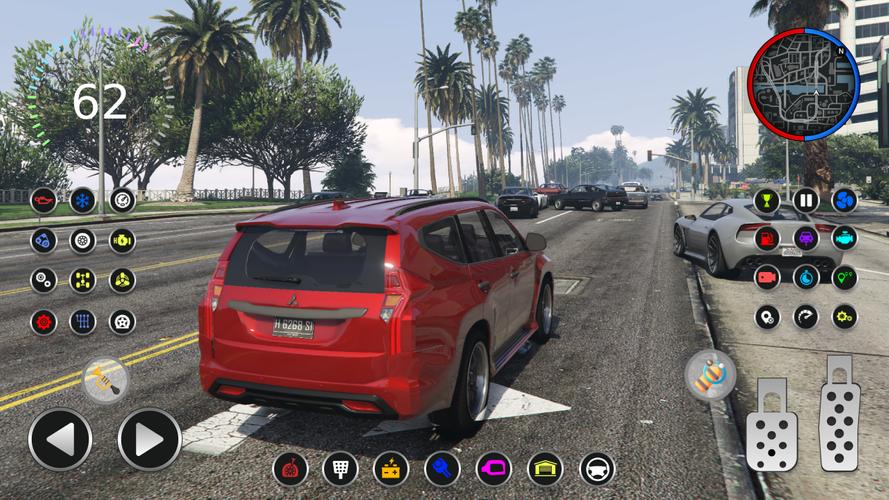Click the red fuel pump icon

pos(766,238)
